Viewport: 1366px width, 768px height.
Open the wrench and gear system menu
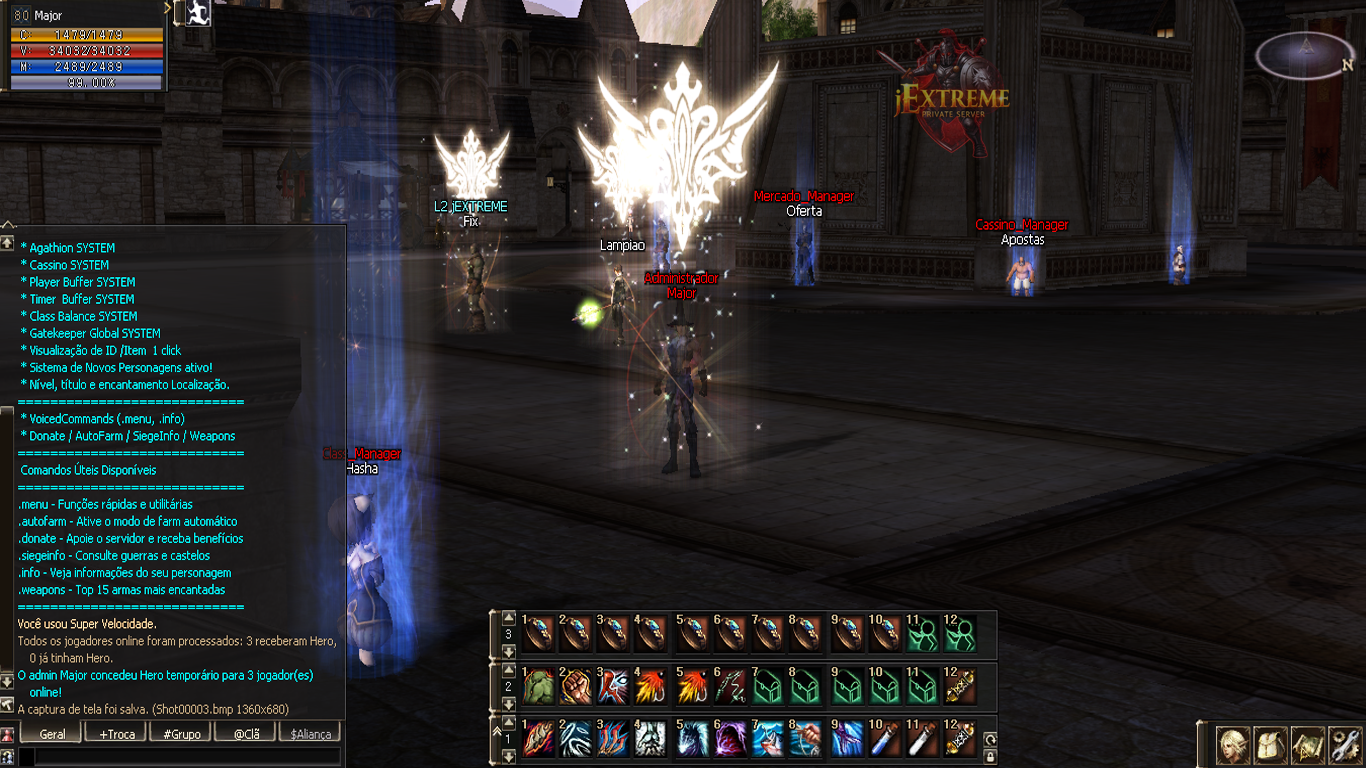point(1345,745)
